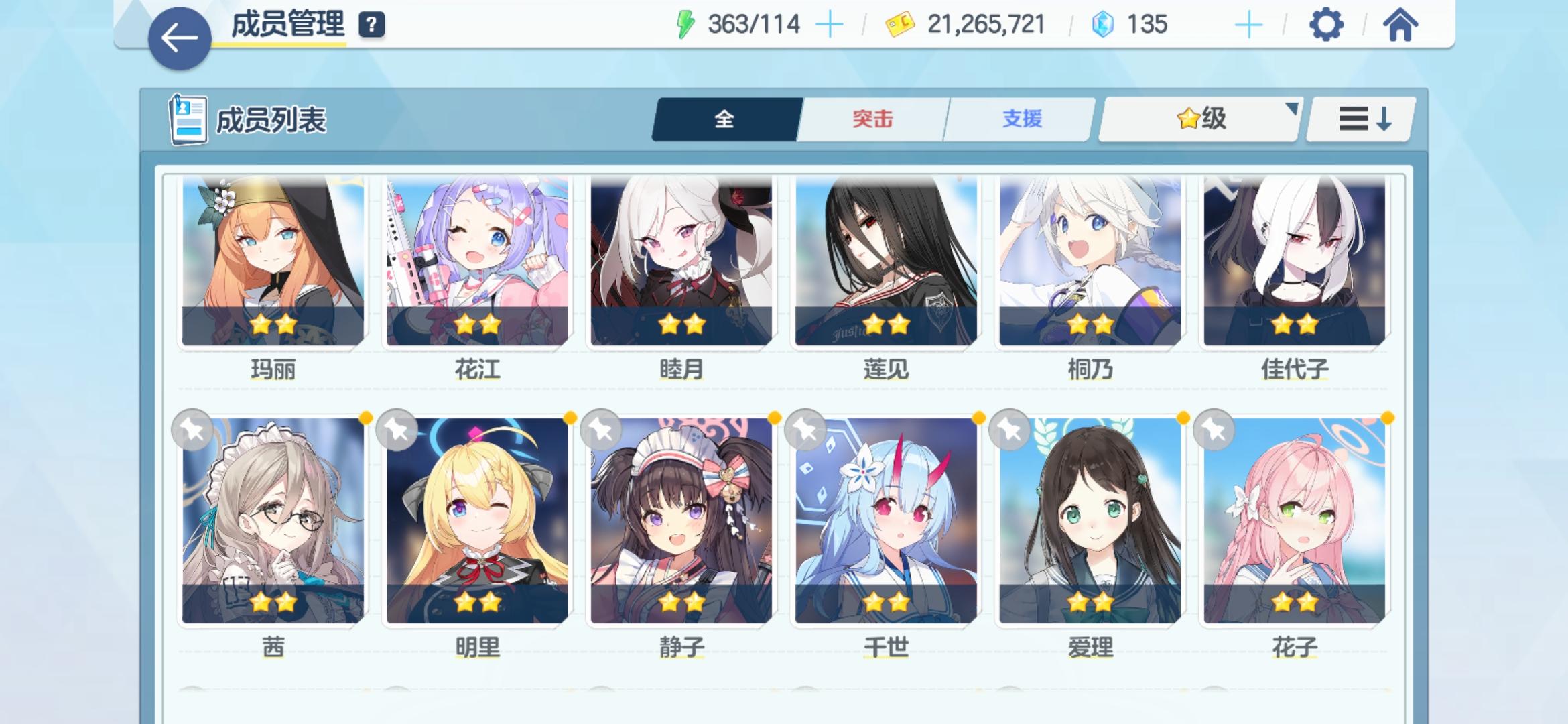Click the energy lightning bolt icon
This screenshot has height=724, width=1568.
click(x=684, y=24)
